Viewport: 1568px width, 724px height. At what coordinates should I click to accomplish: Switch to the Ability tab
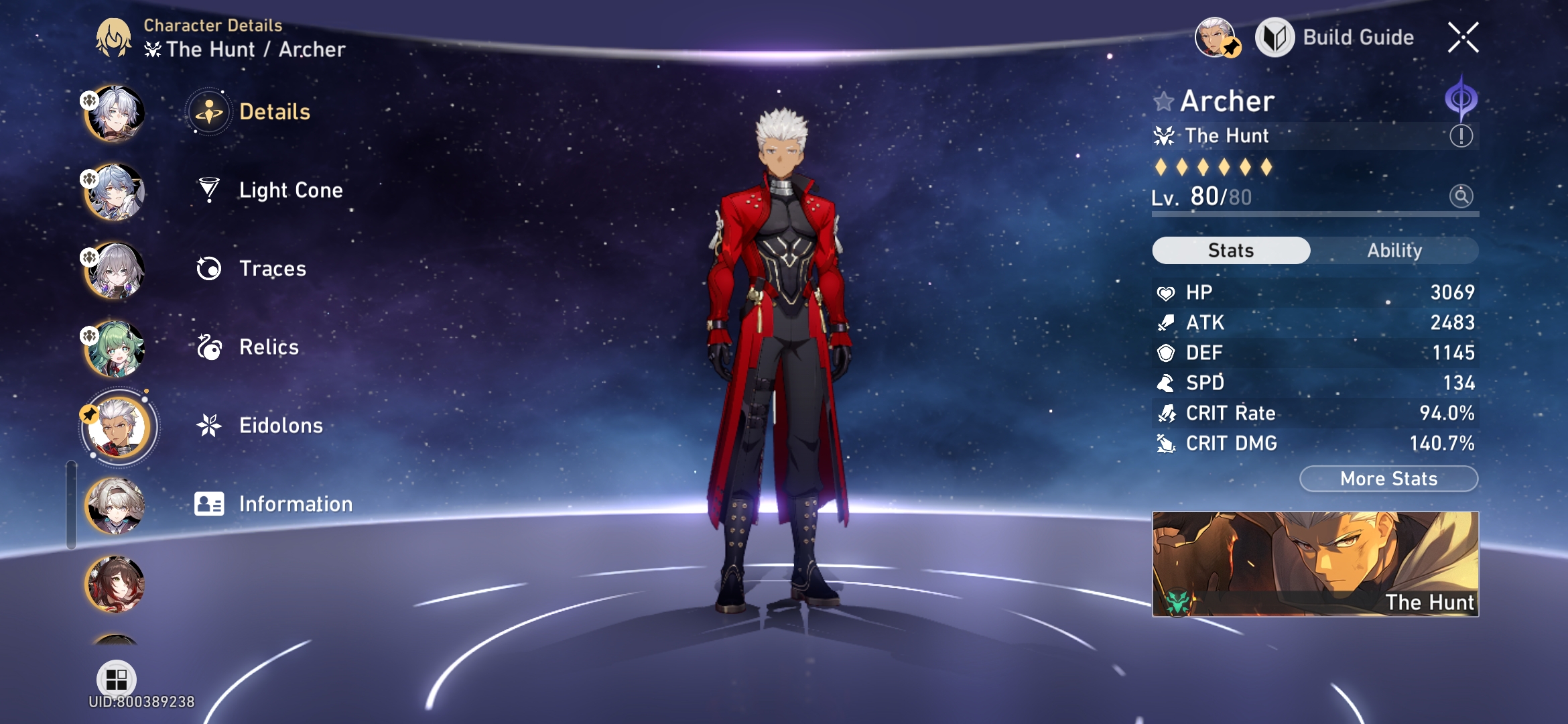pyautogui.click(x=1395, y=250)
